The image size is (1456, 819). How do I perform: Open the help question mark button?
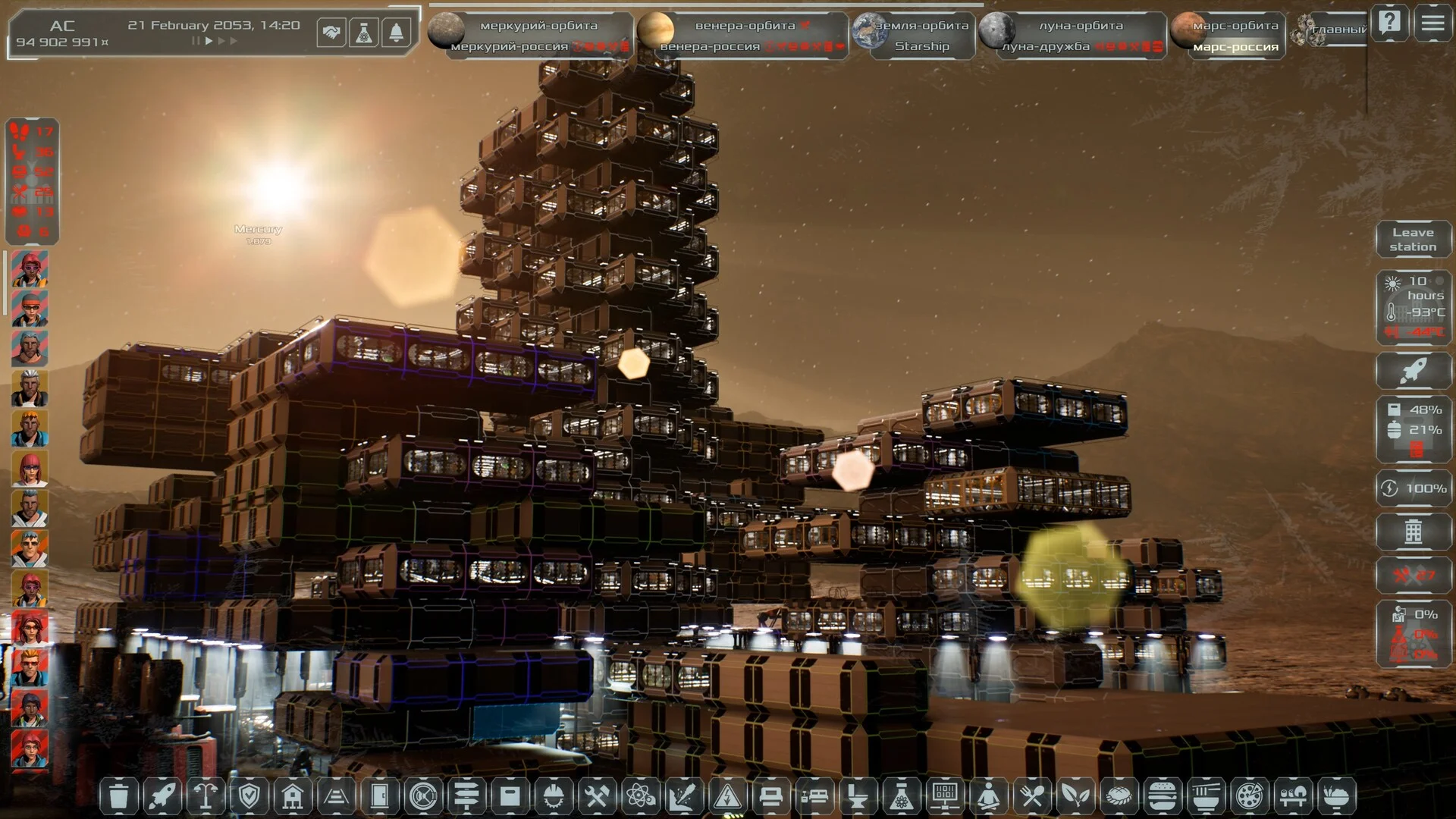(1389, 24)
